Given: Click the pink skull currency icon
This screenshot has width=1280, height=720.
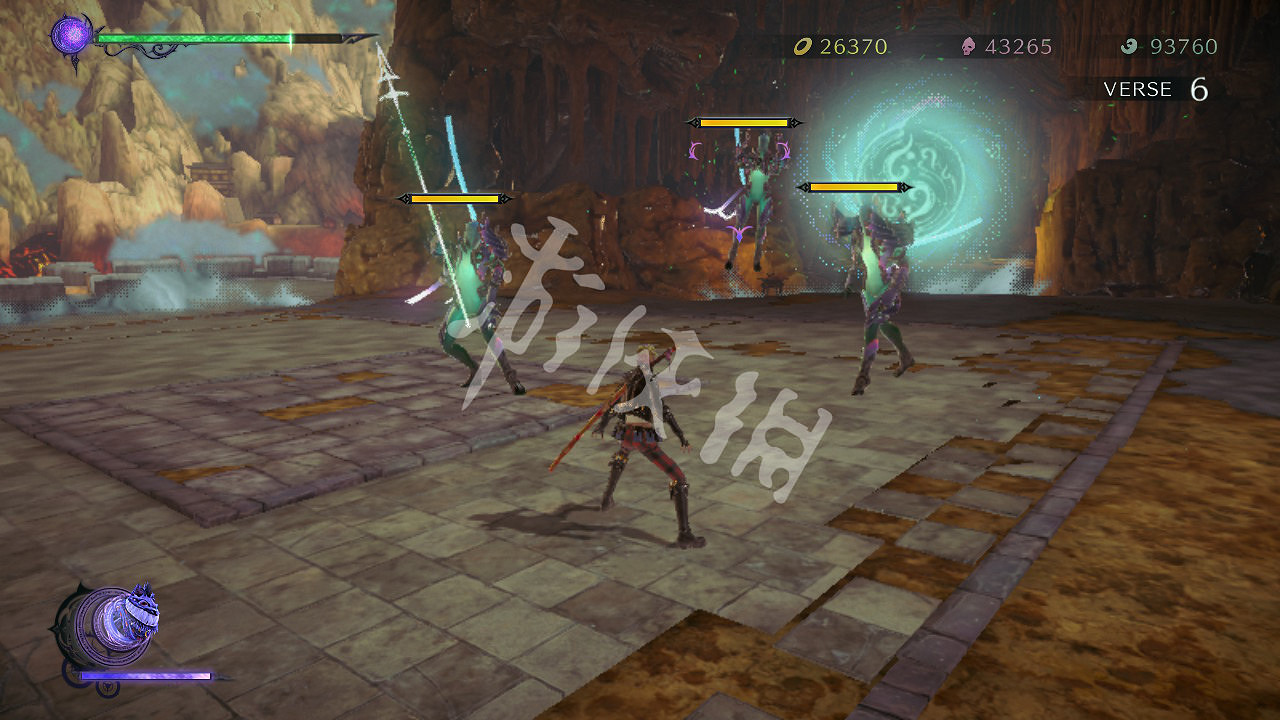Looking at the screenshot, I should (x=966, y=46).
